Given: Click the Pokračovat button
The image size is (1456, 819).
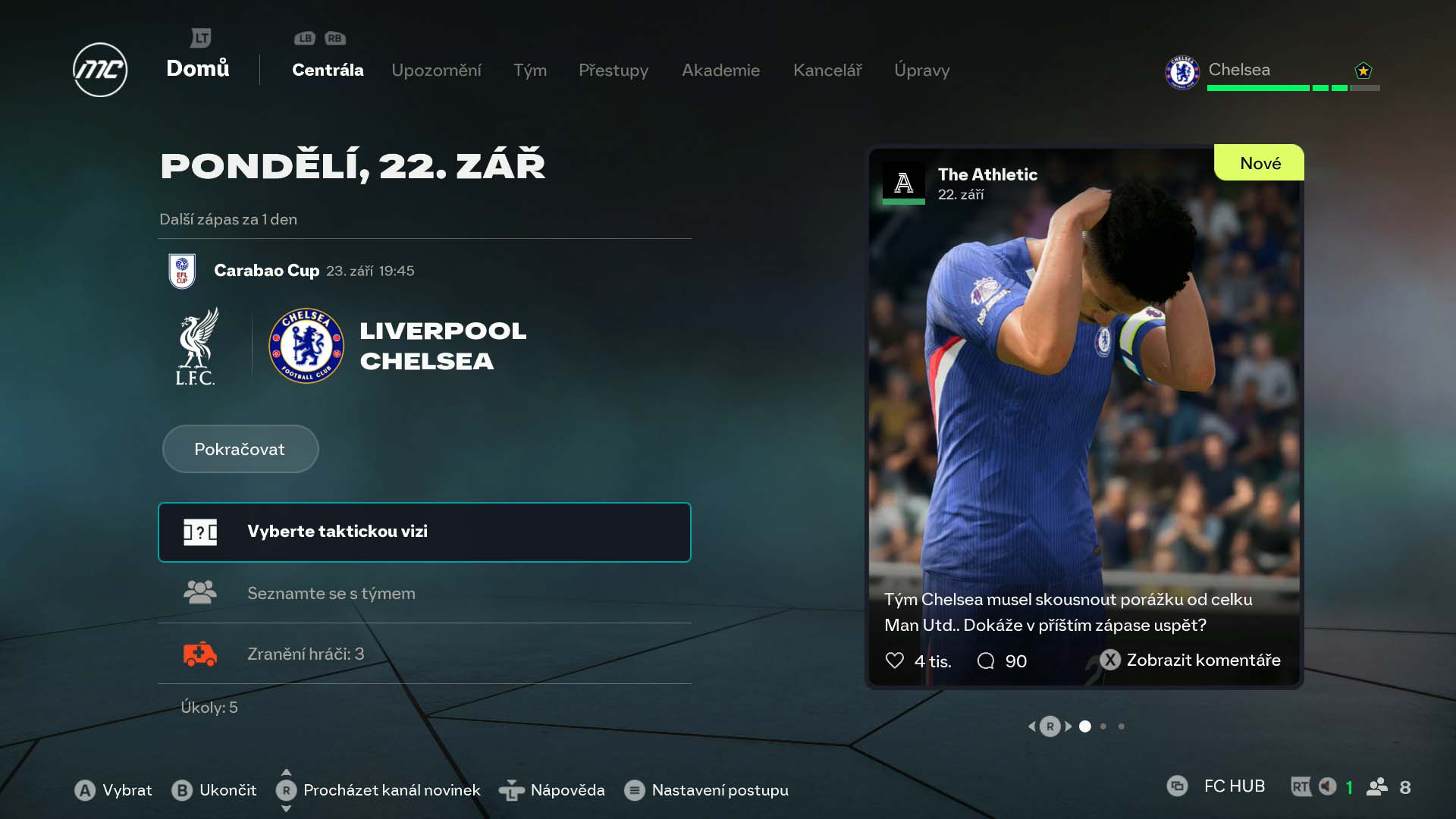Looking at the screenshot, I should (x=240, y=449).
